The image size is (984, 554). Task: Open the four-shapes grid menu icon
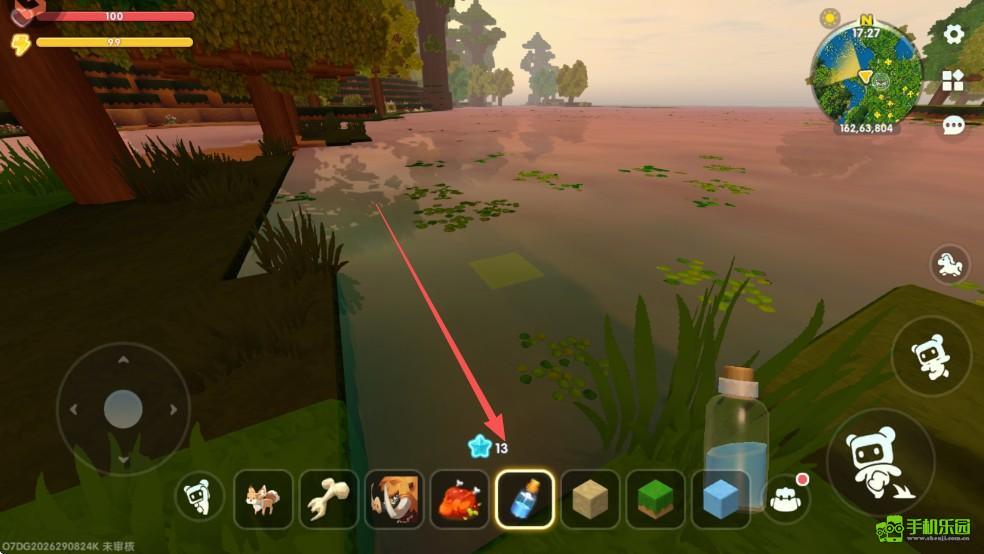pyautogui.click(x=953, y=82)
